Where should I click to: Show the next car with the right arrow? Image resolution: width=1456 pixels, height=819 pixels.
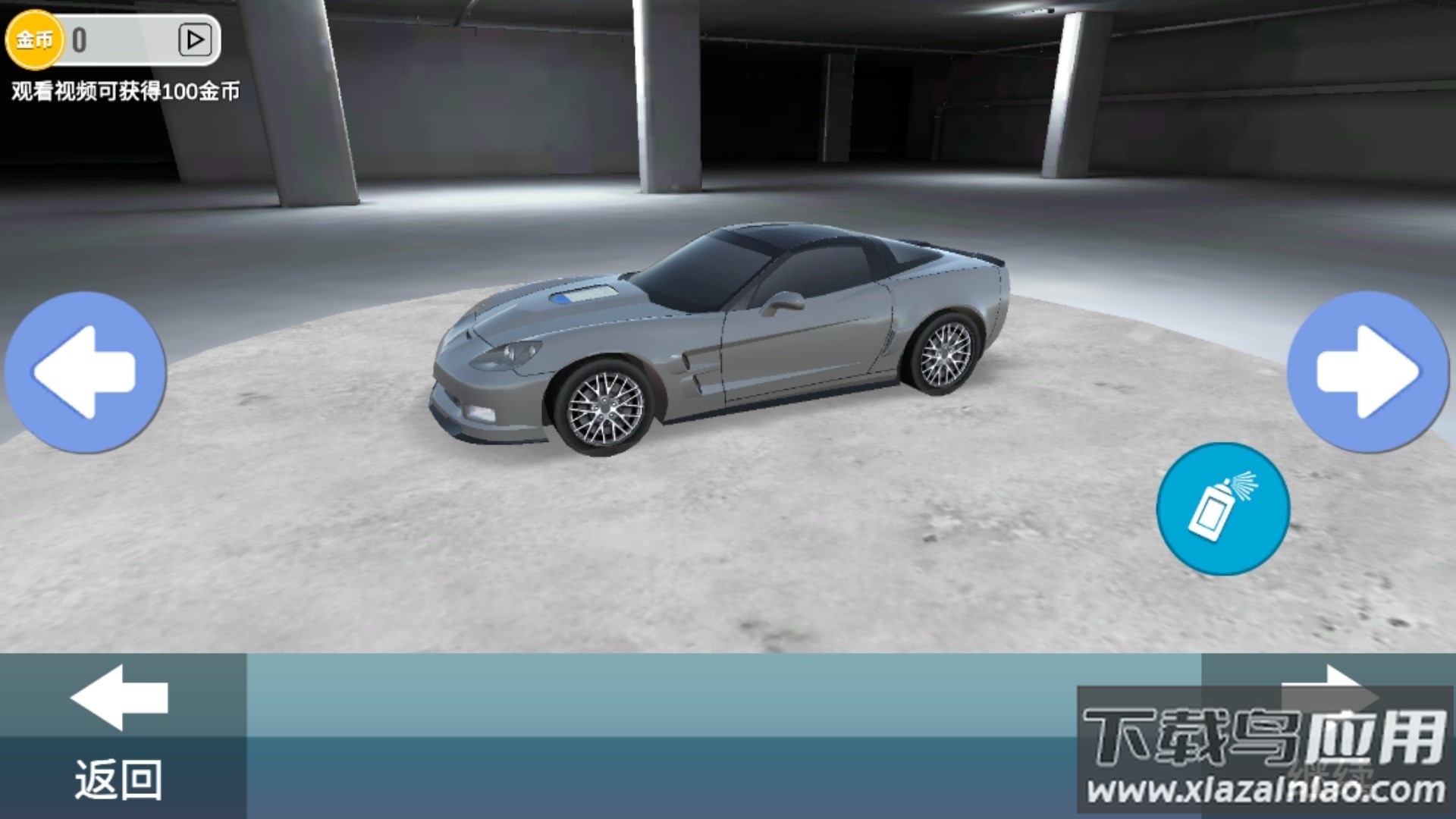pos(1367,372)
